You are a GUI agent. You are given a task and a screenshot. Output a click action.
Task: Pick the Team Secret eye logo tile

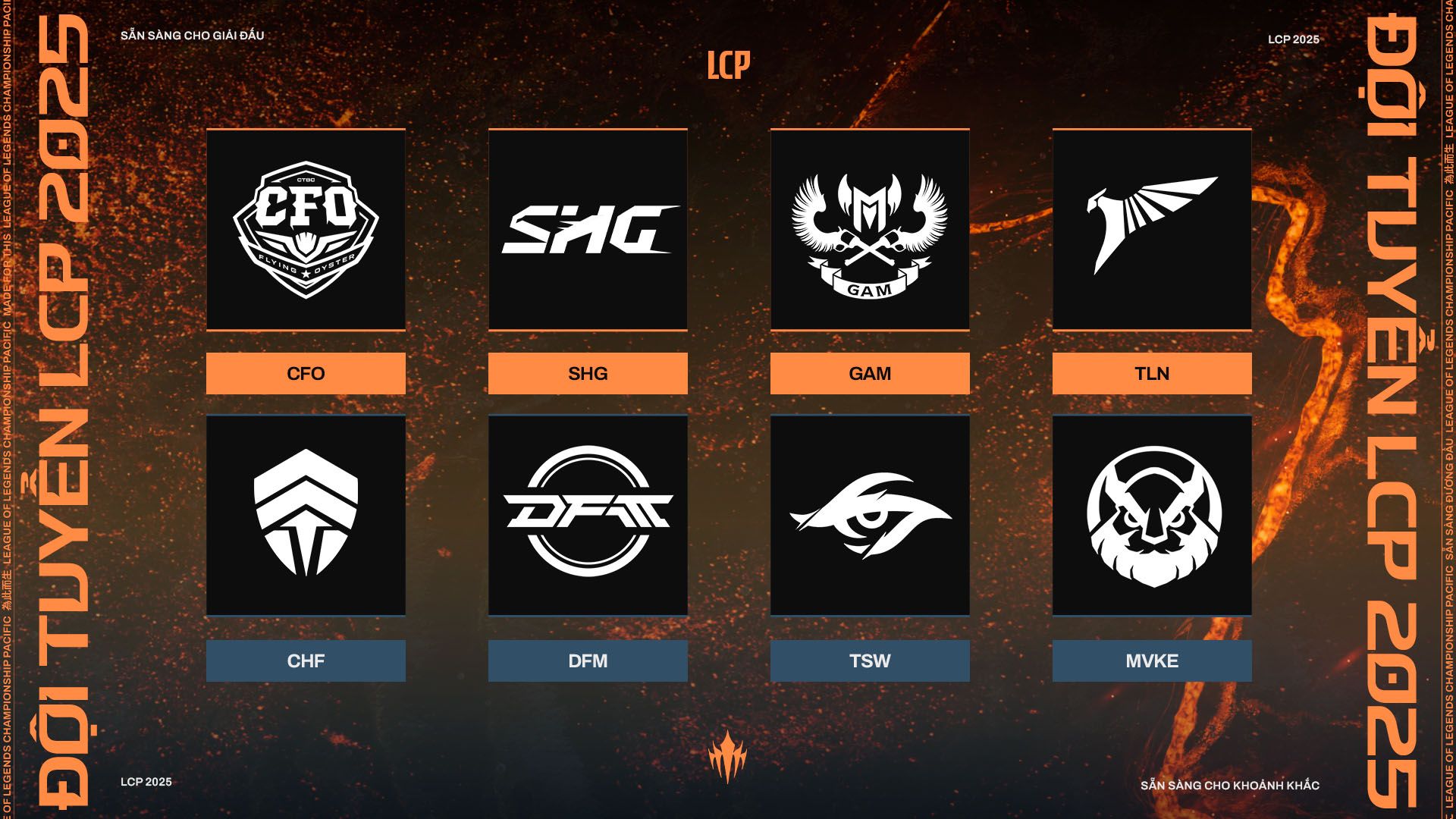(x=870, y=516)
